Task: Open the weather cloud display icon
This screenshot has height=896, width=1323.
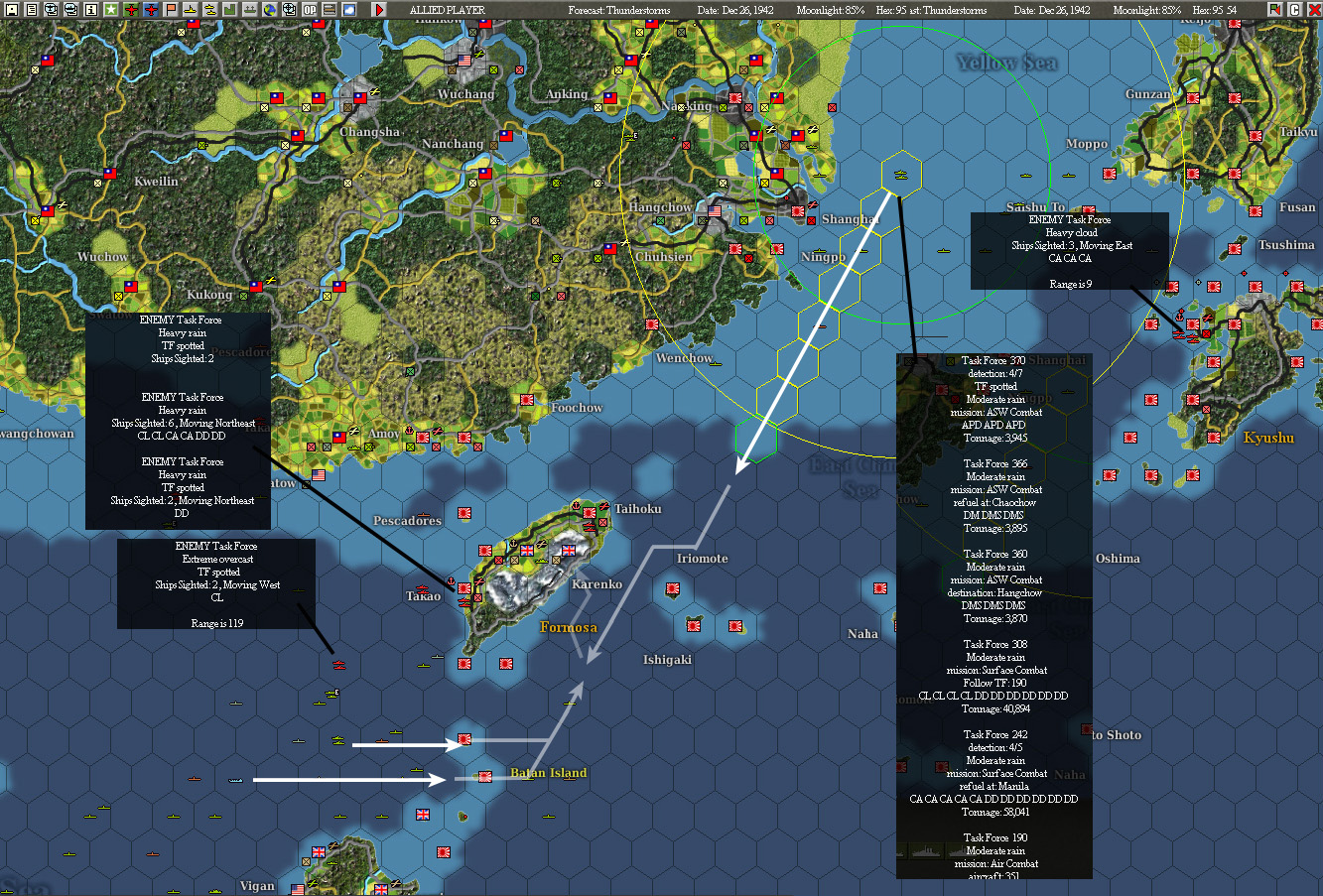Action: [348, 11]
